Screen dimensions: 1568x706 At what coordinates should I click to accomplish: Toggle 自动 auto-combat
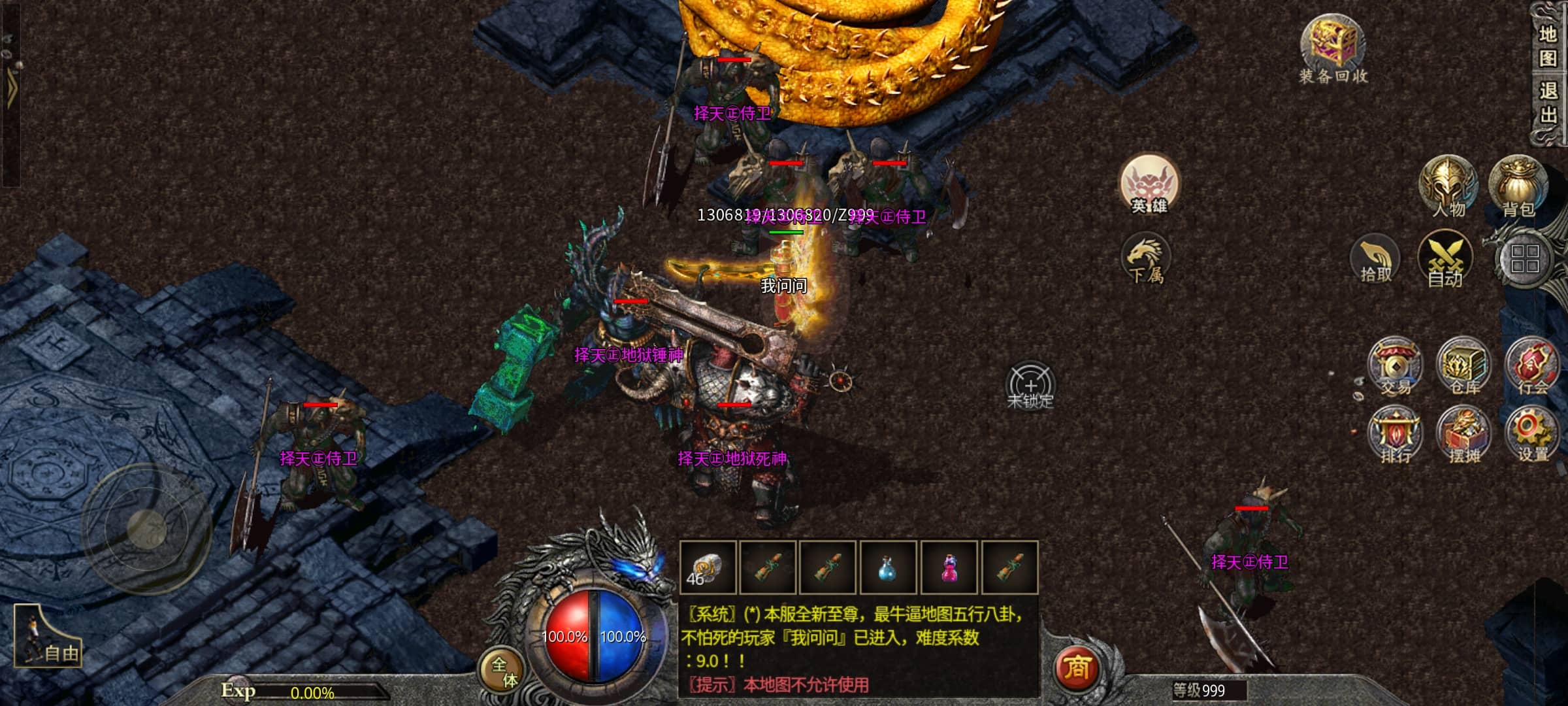coord(1445,260)
